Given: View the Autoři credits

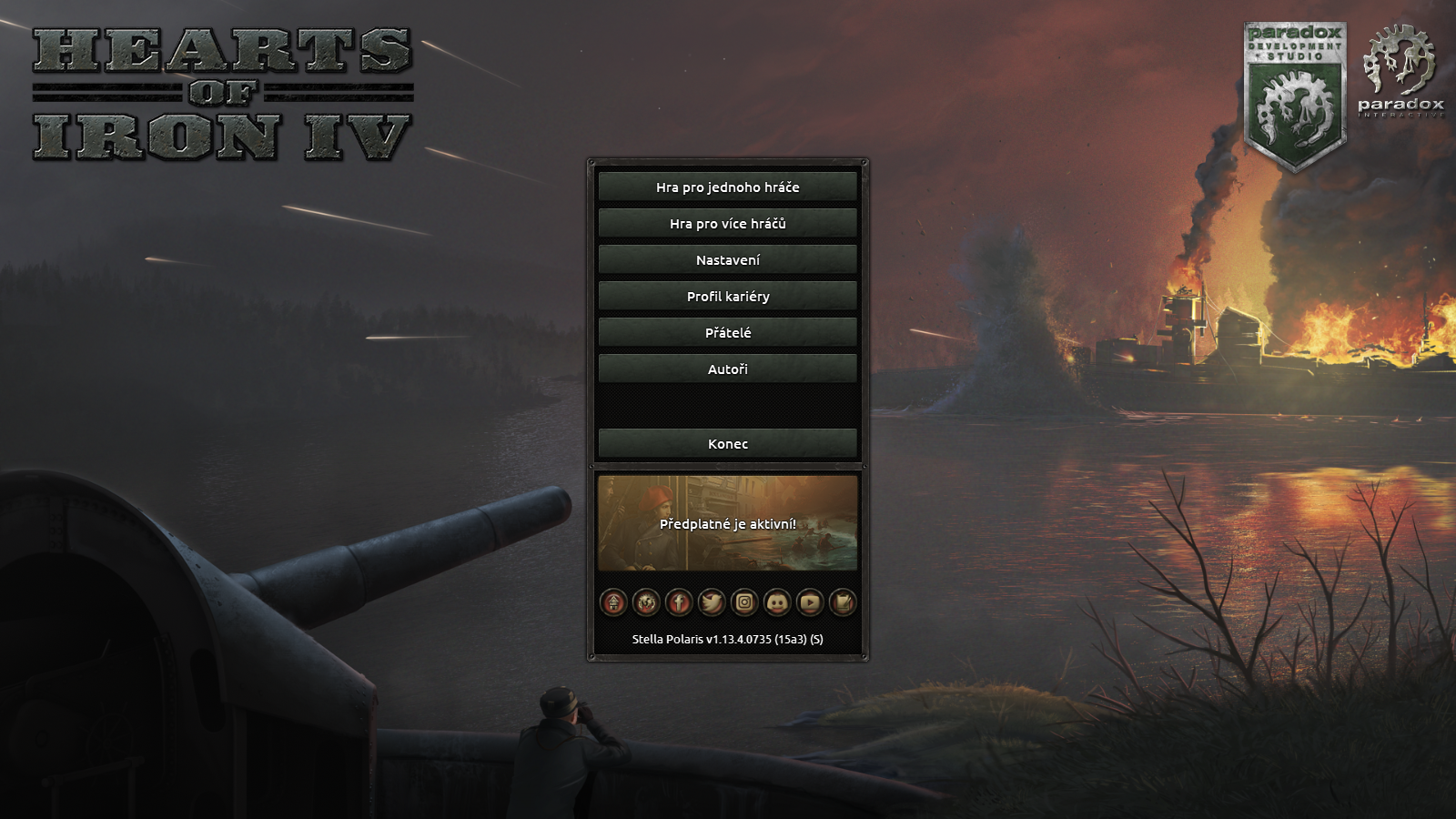Looking at the screenshot, I should click(x=727, y=369).
